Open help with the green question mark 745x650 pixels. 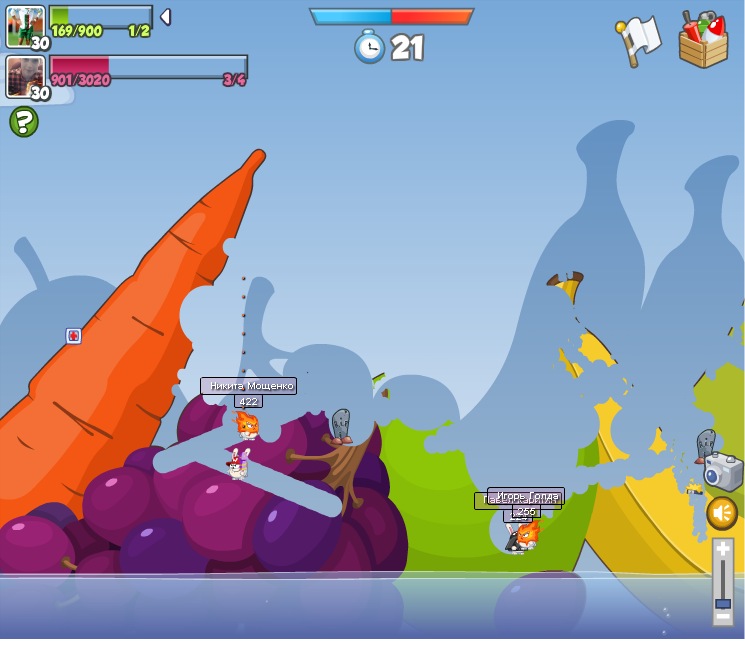pos(24,122)
